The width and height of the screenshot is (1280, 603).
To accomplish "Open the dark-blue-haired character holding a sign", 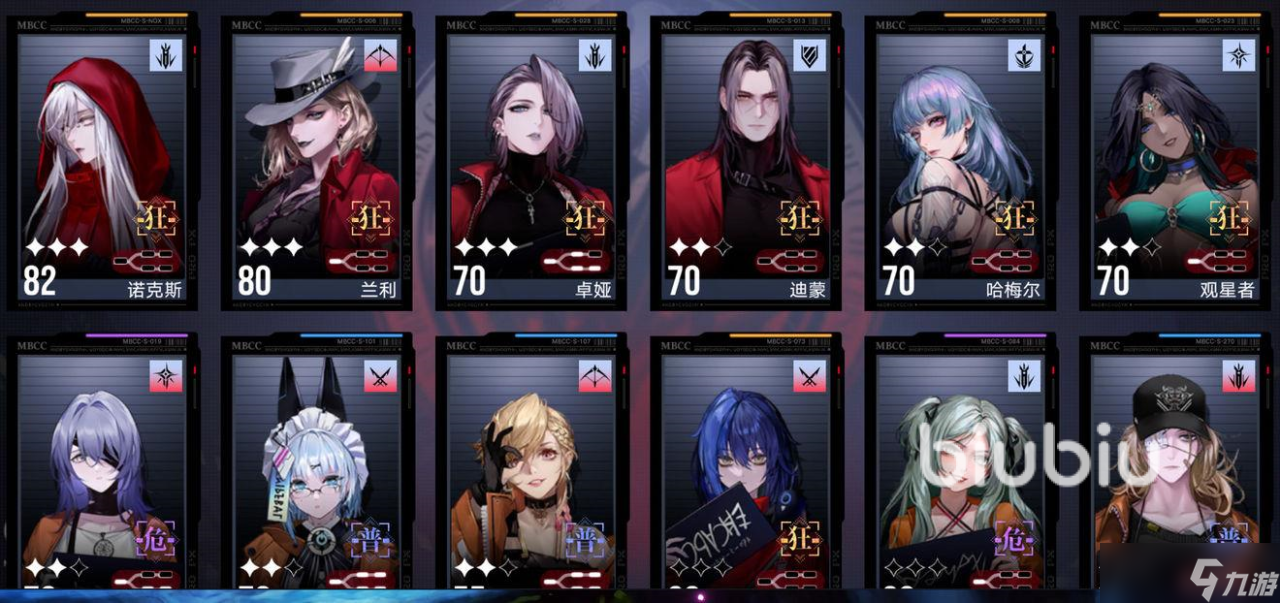I will pos(746,470).
